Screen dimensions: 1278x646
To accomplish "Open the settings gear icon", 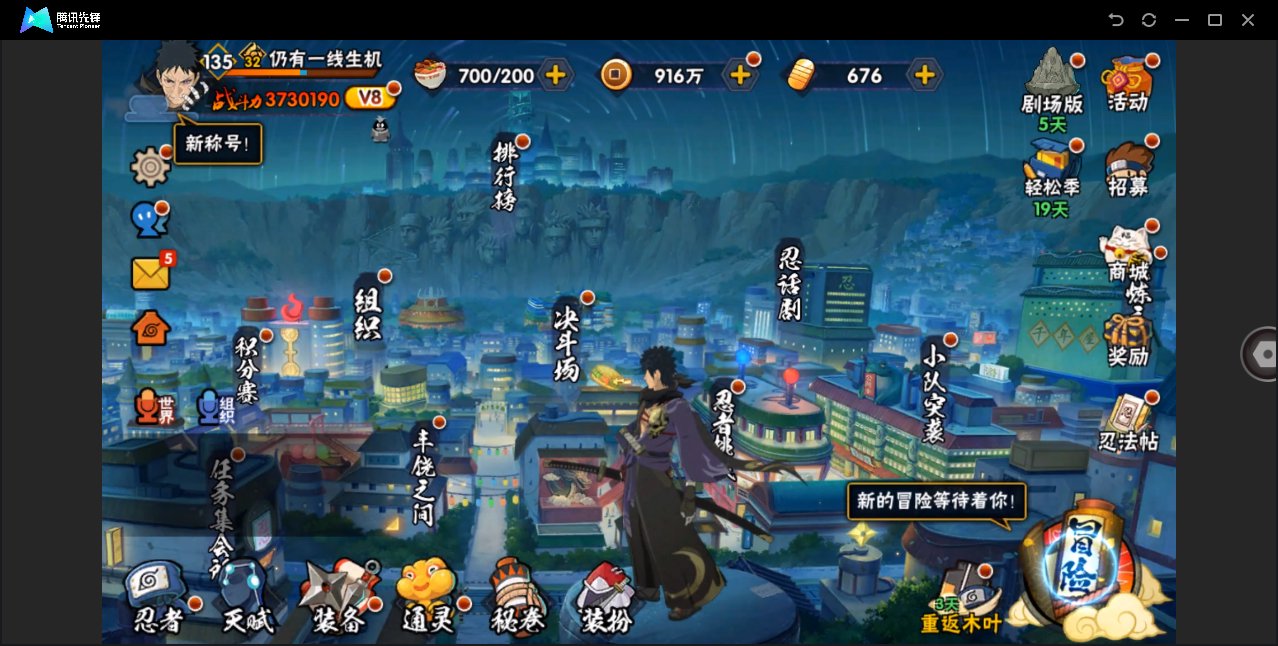I will point(151,167).
